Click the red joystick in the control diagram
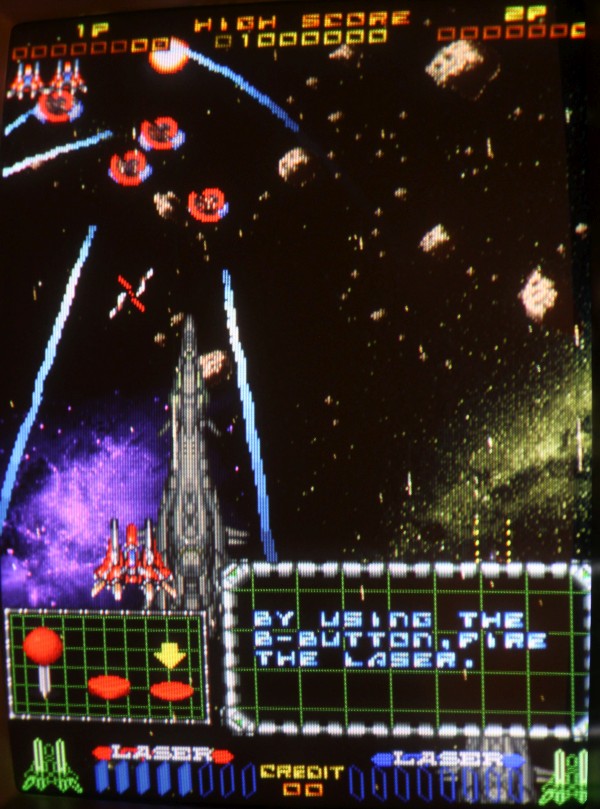Image resolution: width=600 pixels, height=809 pixels. 43,647
